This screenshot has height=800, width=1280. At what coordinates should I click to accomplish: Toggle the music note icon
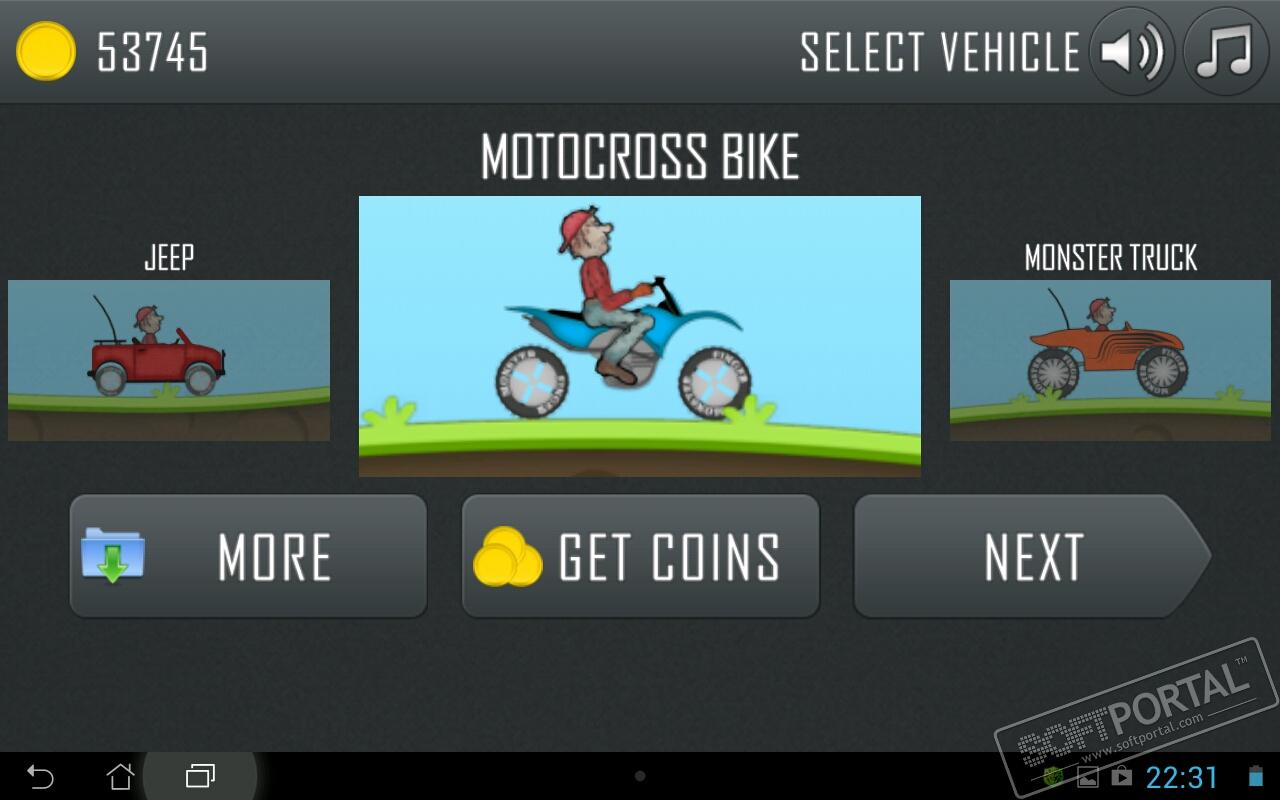coord(1225,52)
